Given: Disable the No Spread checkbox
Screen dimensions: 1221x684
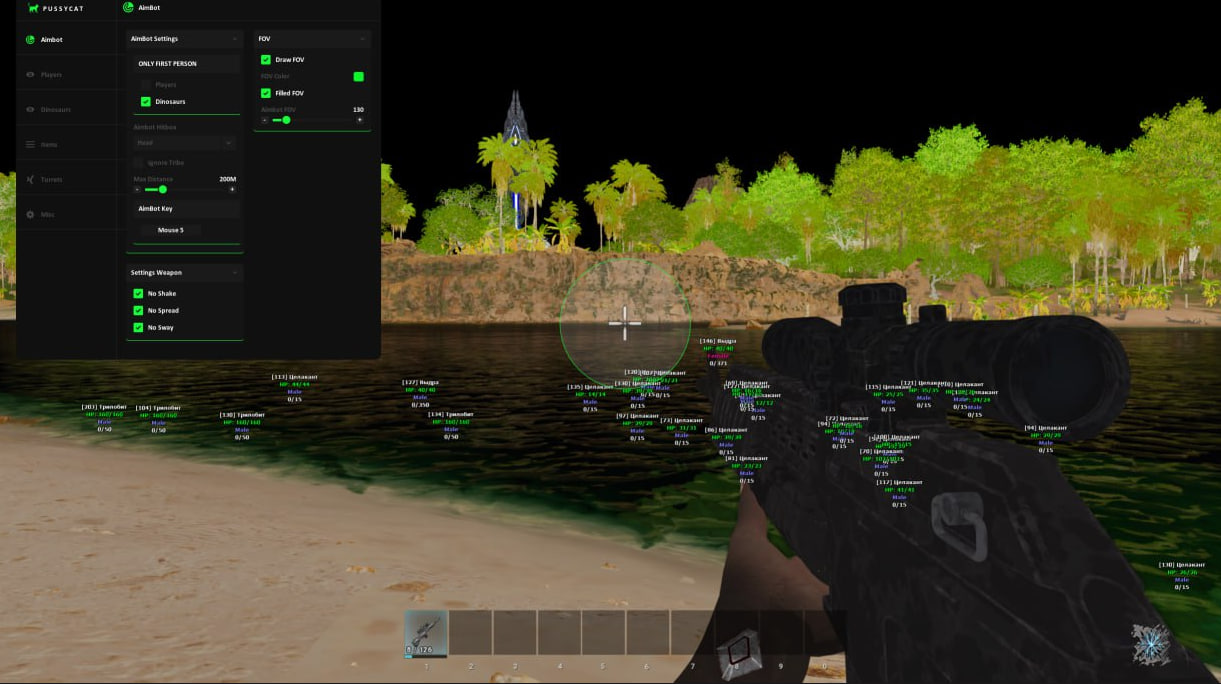Looking at the screenshot, I should coord(138,311).
